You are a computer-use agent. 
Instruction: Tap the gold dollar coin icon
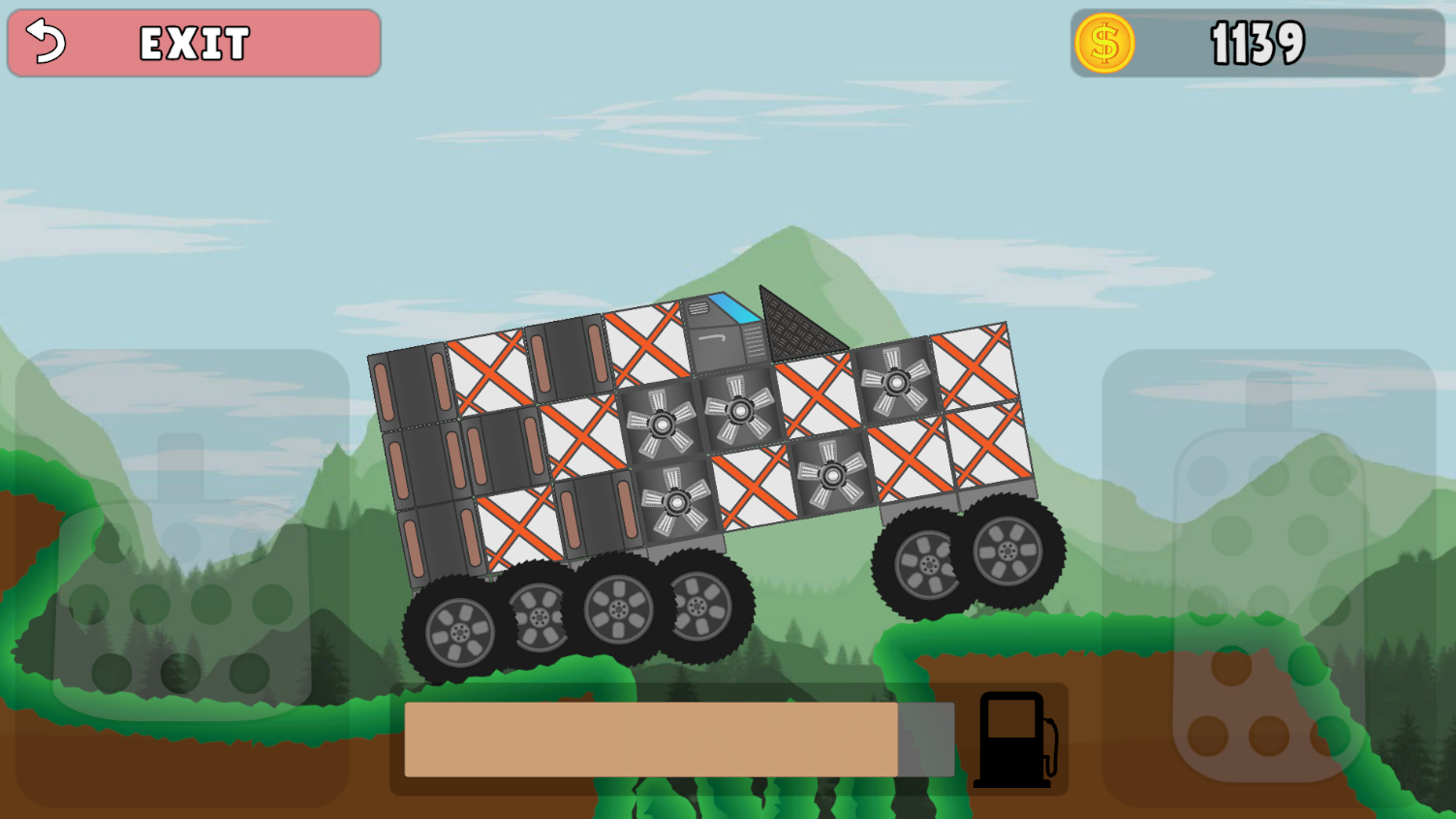coord(1105,42)
